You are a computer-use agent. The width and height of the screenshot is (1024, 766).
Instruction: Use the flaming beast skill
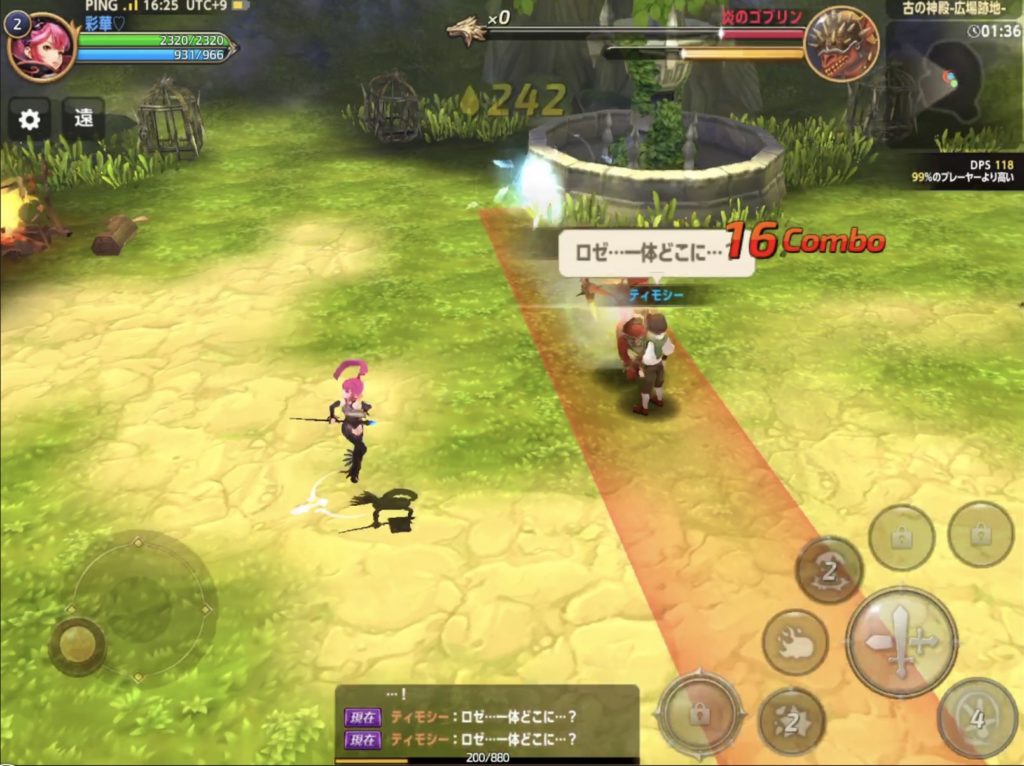[795, 642]
